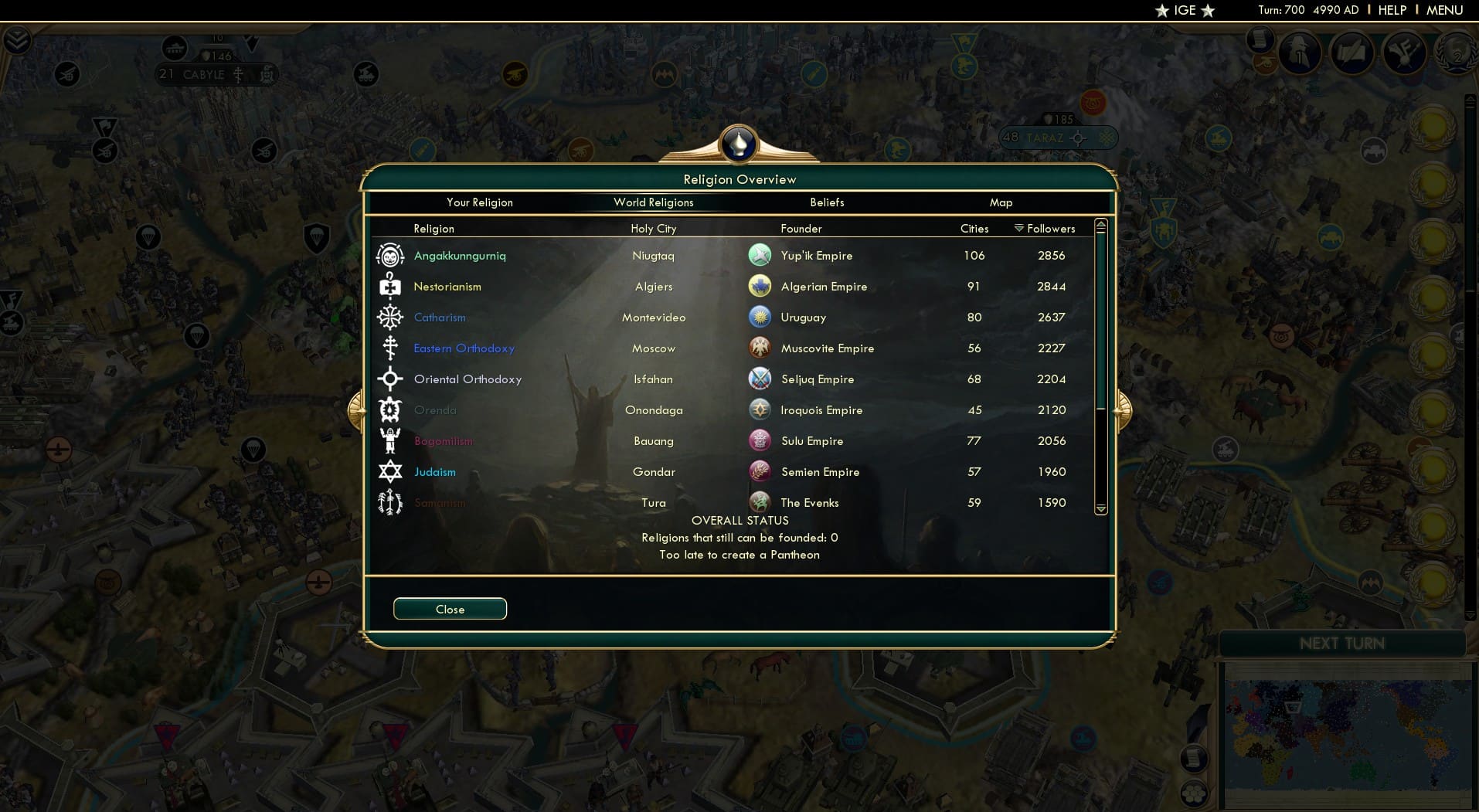Click Judaism's Star of David religion icon
Image resolution: width=1479 pixels, height=812 pixels.
(x=391, y=471)
